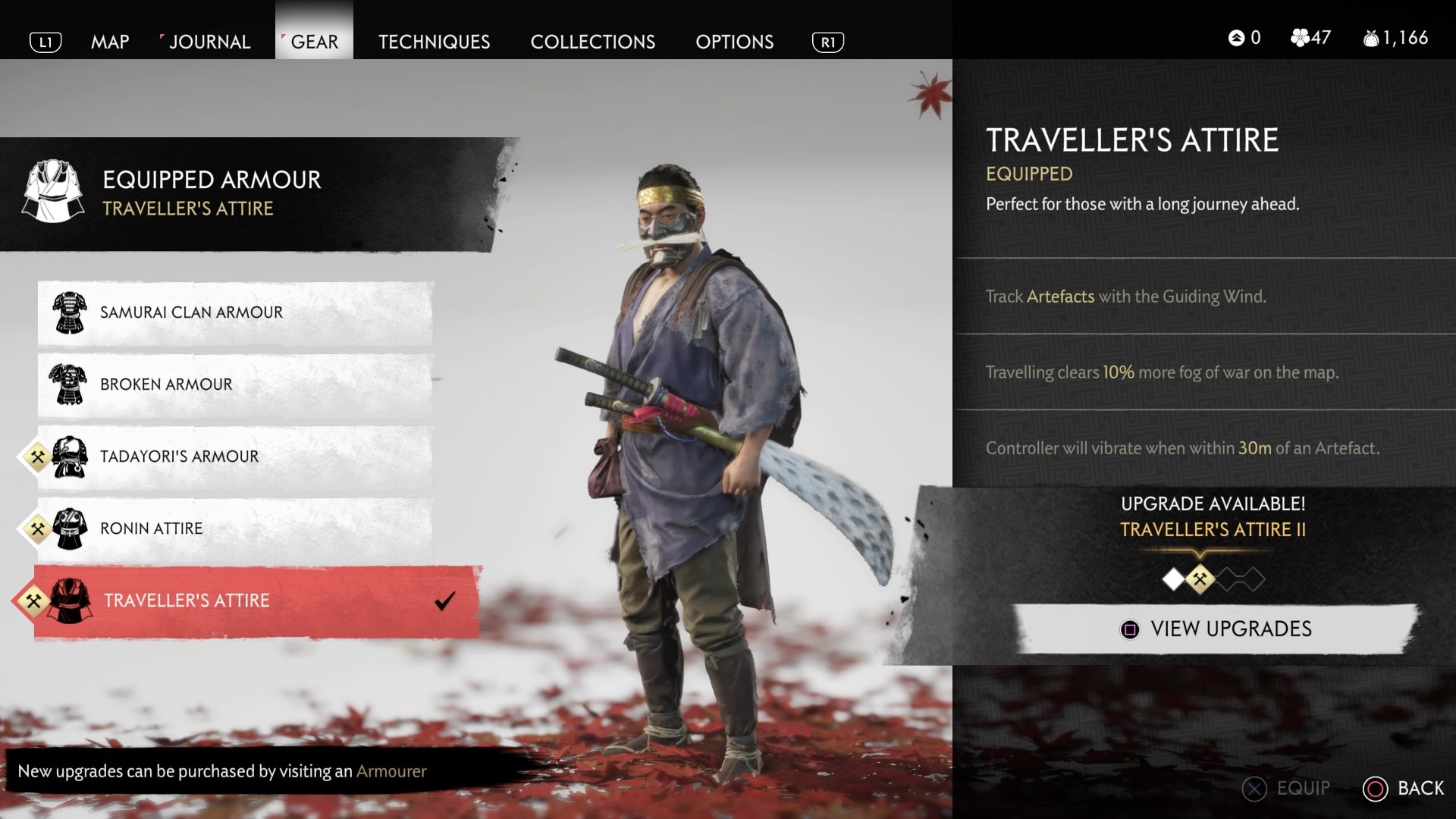1456x819 pixels.
Task: Switch to the Techniques tab
Action: pos(434,42)
